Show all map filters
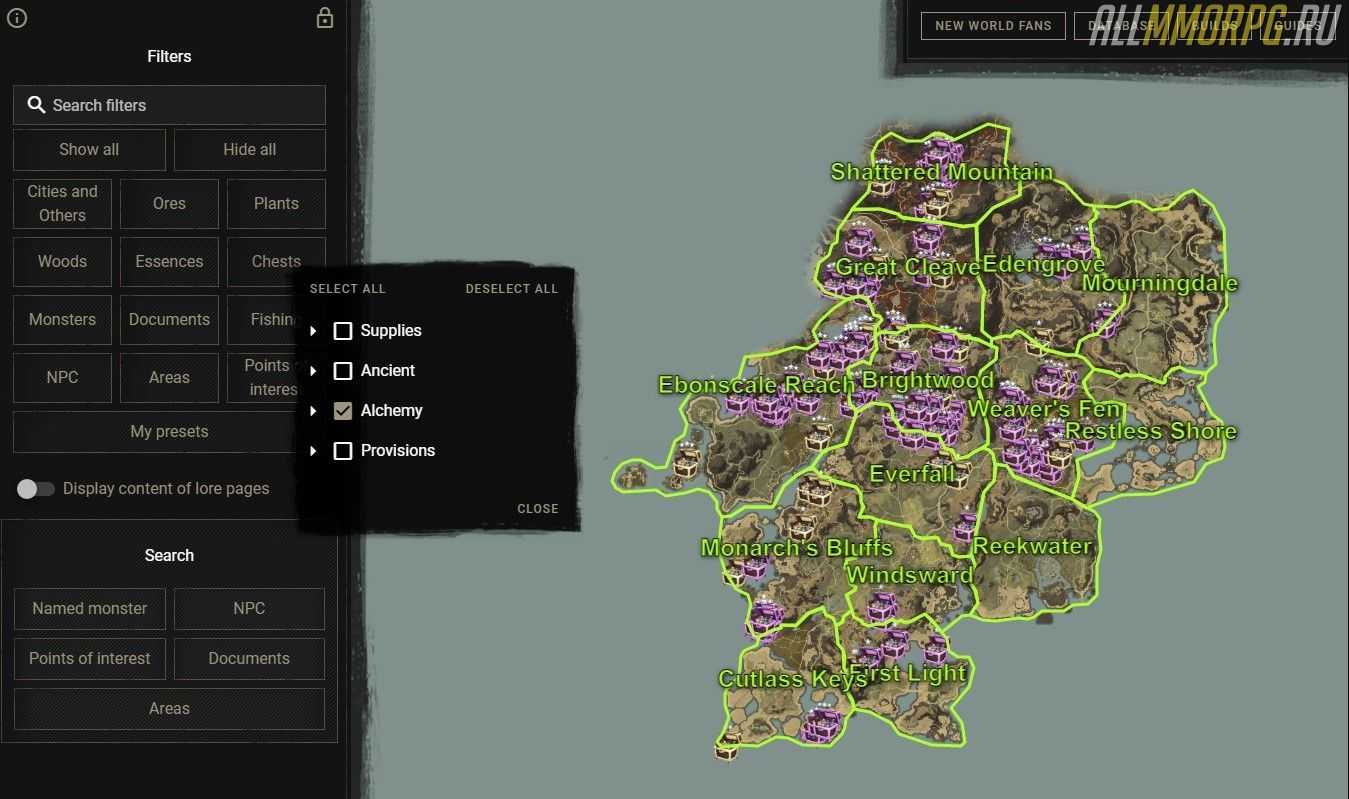 coord(89,149)
